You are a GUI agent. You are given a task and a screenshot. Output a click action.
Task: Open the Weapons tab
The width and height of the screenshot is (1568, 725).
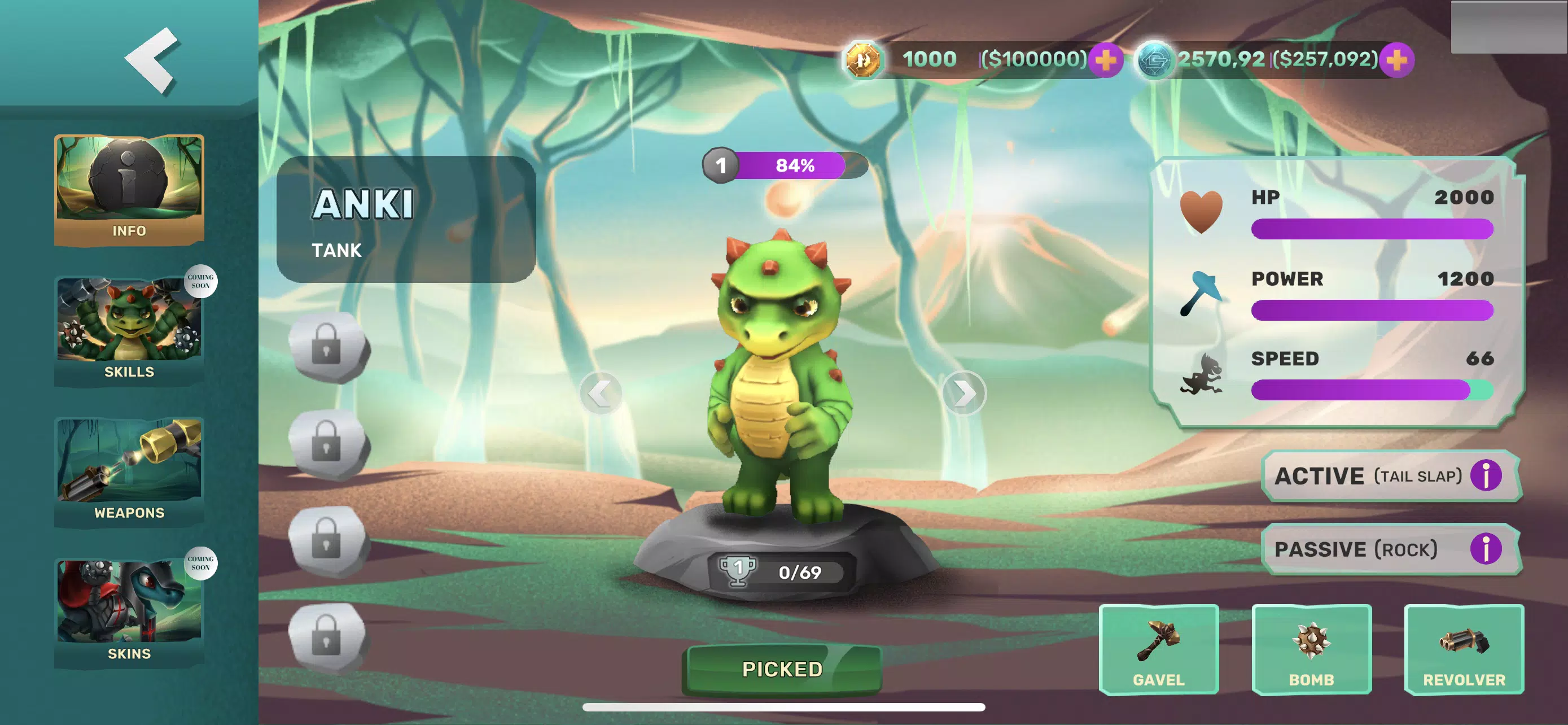point(129,471)
